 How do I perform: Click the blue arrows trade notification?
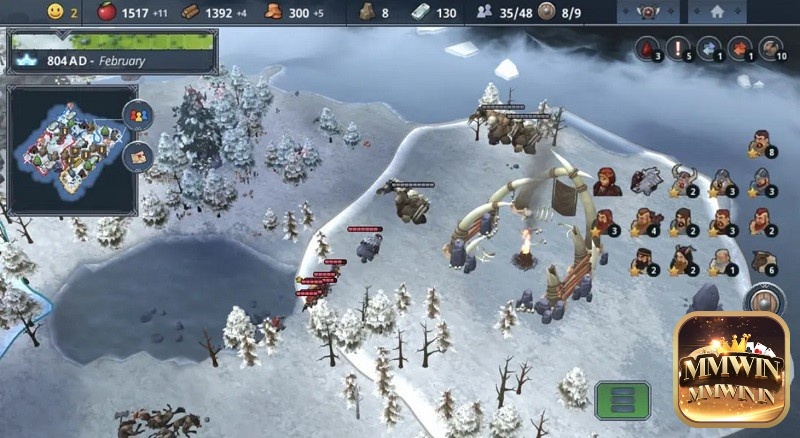(709, 47)
